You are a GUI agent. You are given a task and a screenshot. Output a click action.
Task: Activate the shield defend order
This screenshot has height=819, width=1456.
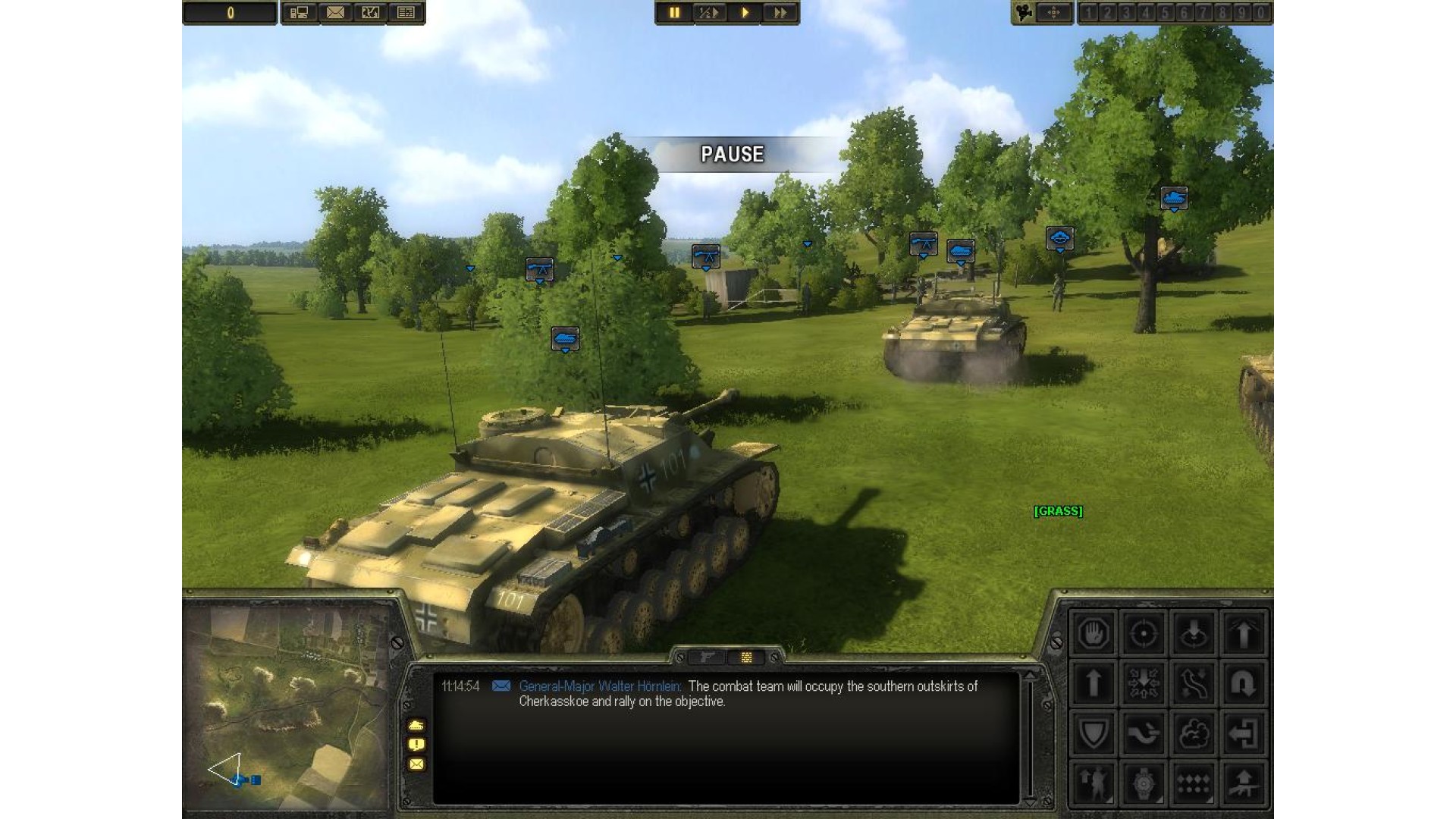click(1093, 733)
